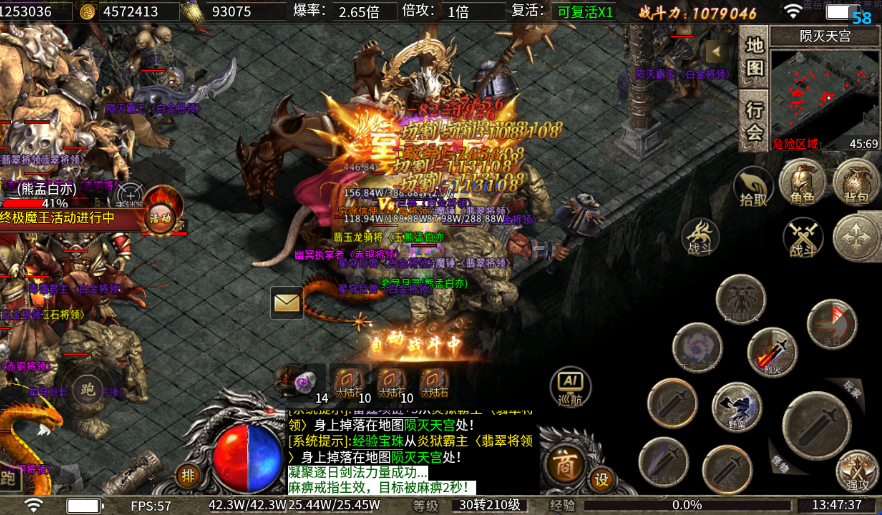Viewport: 882px width, 515px height.
Task: Open the mail envelope icon
Action: (x=287, y=301)
